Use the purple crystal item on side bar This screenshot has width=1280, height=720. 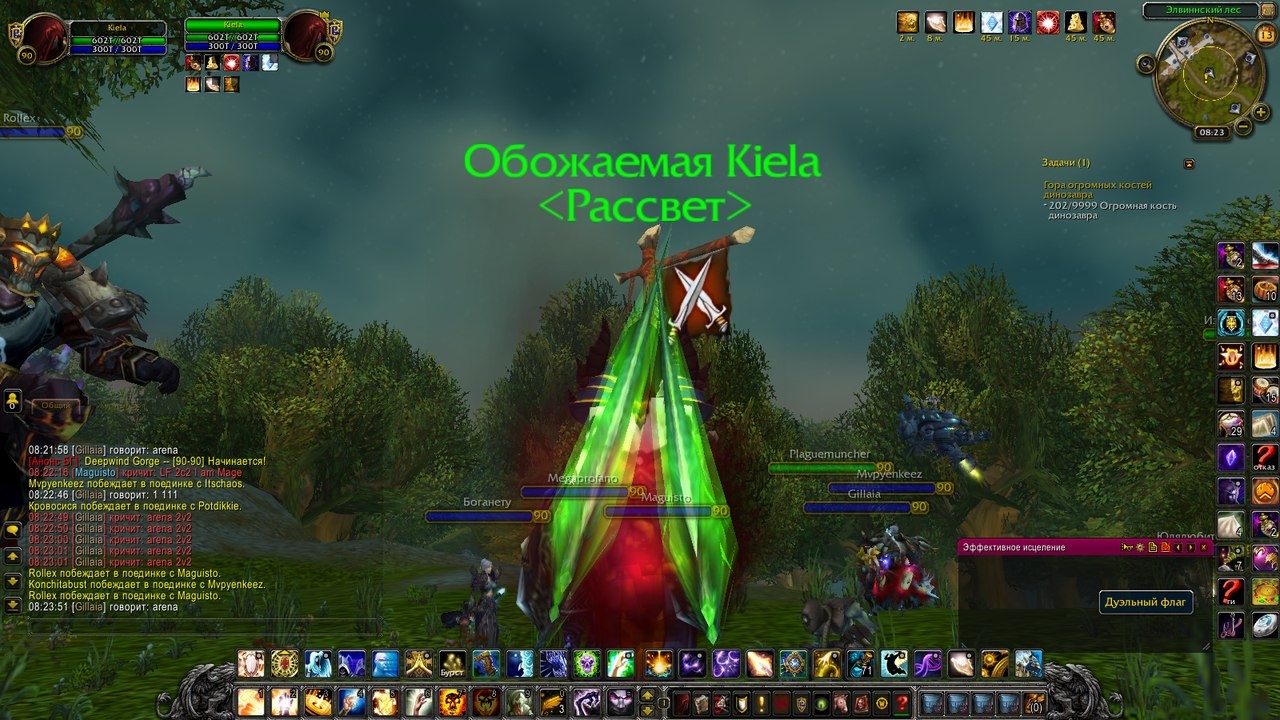click(x=1231, y=457)
